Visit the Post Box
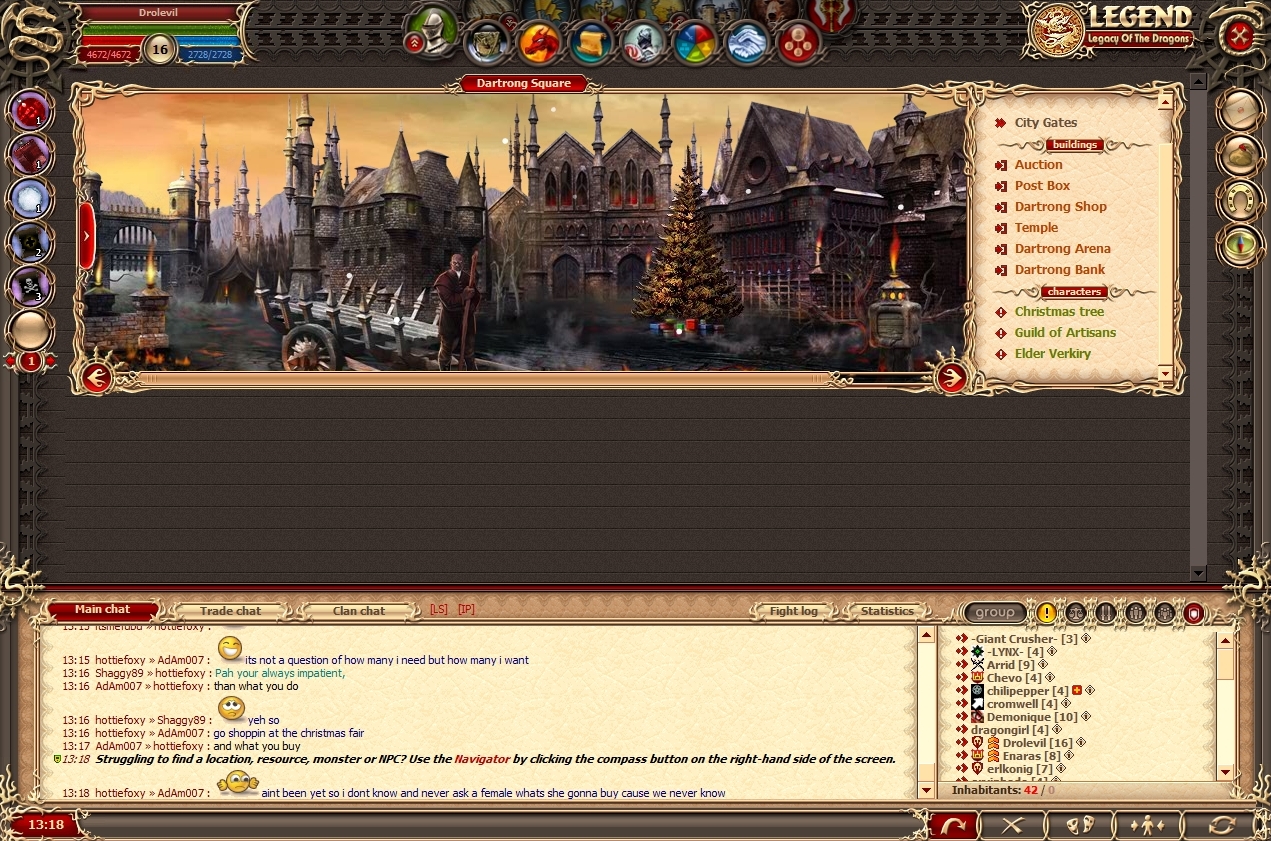 click(x=1042, y=186)
